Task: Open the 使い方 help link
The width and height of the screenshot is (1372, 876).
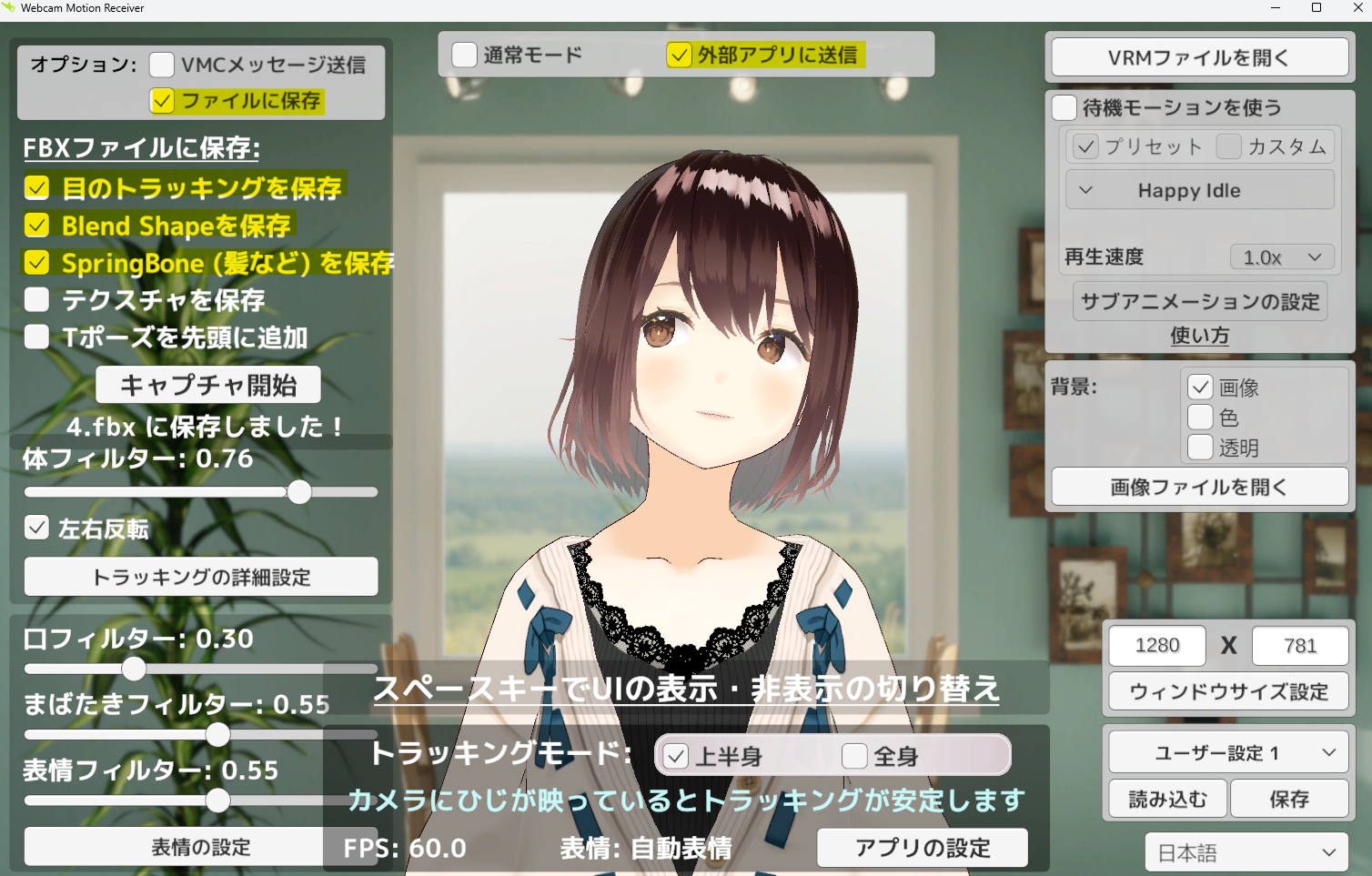Action: 1199,336
